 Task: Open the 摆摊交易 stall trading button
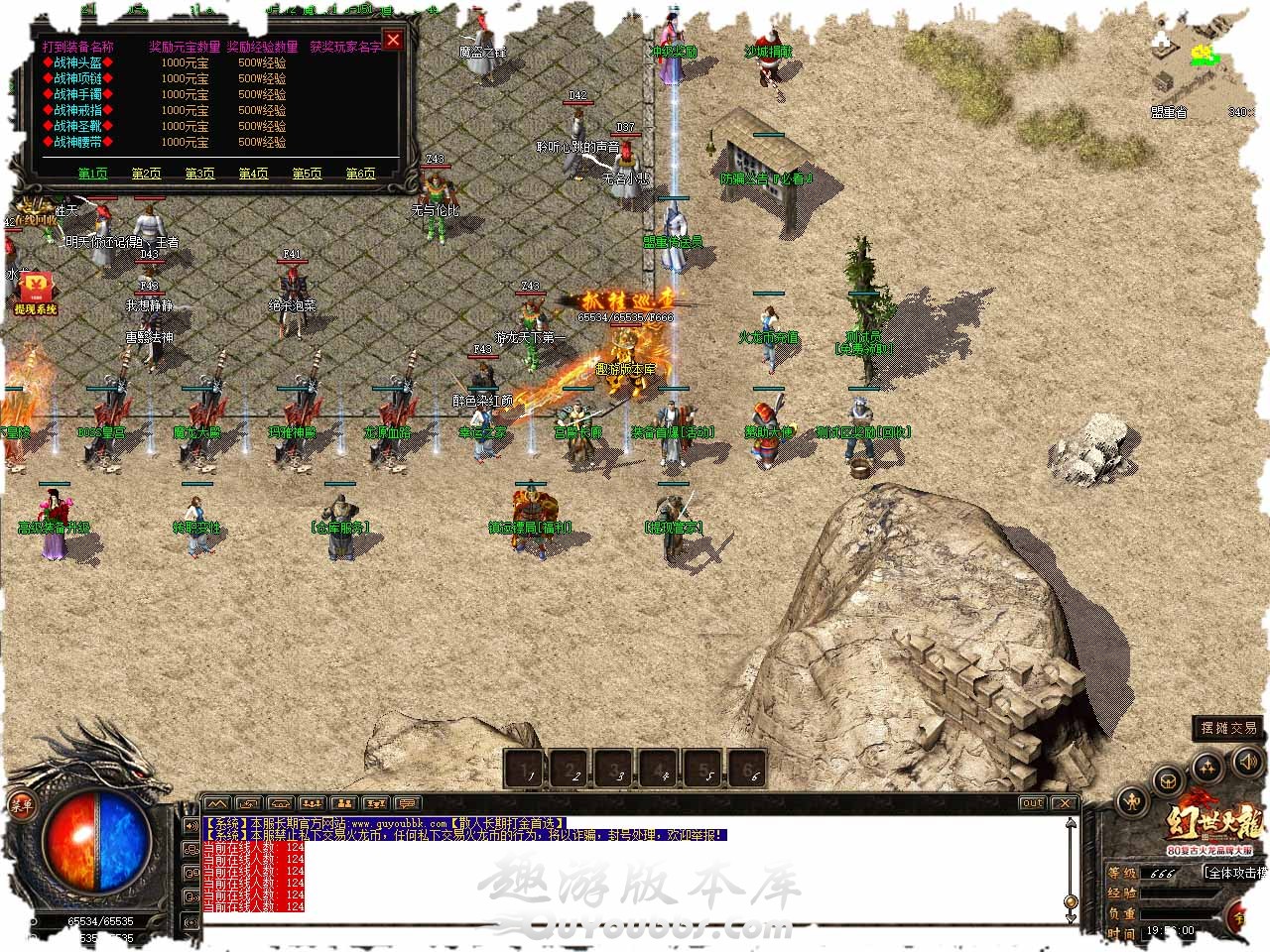[x=1228, y=728]
